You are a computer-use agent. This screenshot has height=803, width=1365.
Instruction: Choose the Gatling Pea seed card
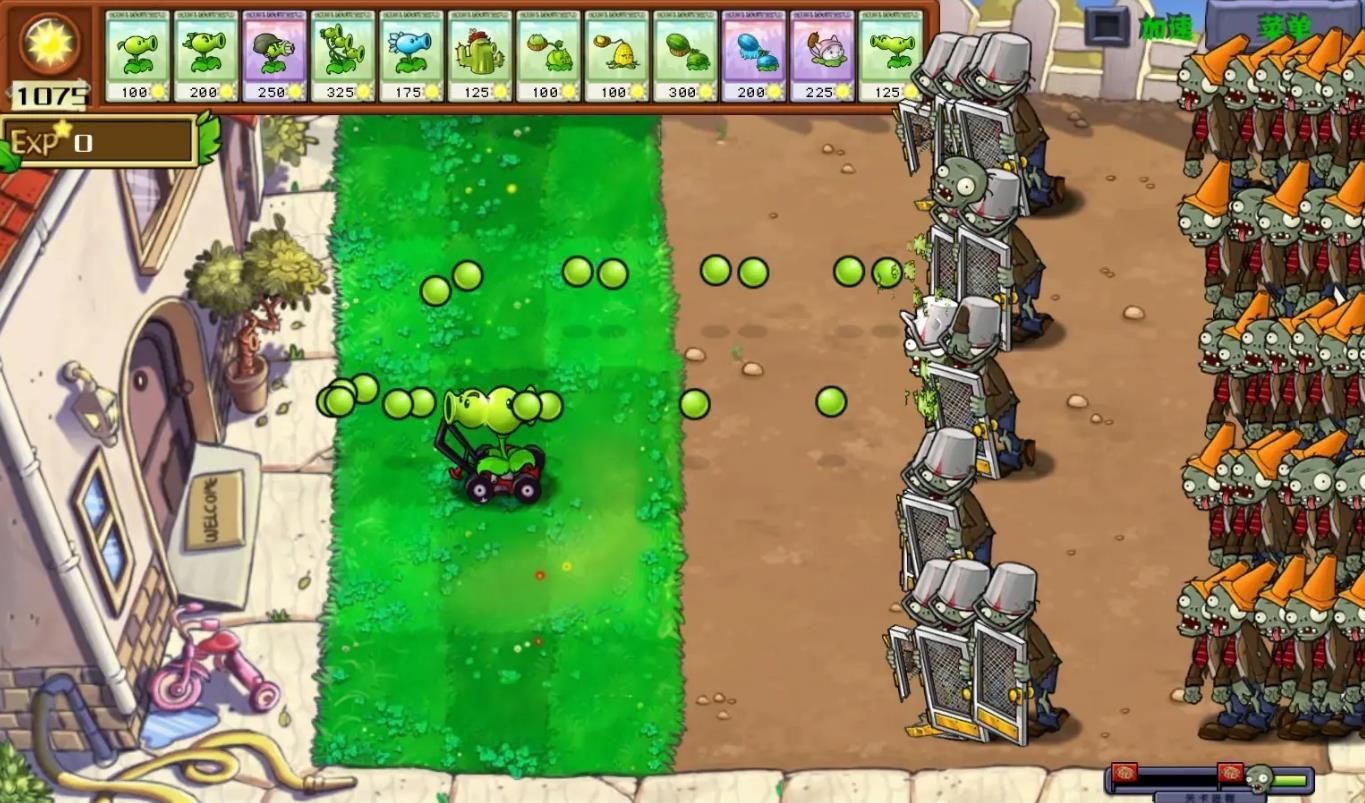(x=274, y=56)
